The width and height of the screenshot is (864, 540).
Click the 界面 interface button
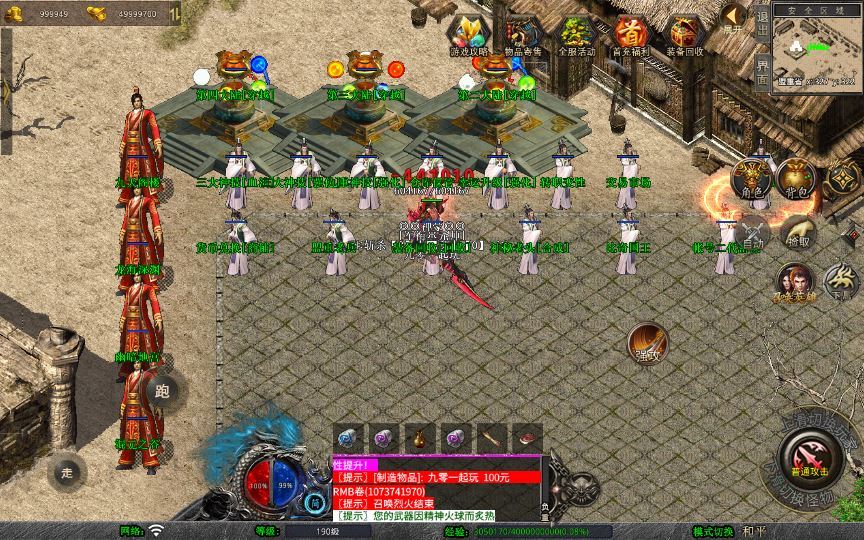coord(762,72)
